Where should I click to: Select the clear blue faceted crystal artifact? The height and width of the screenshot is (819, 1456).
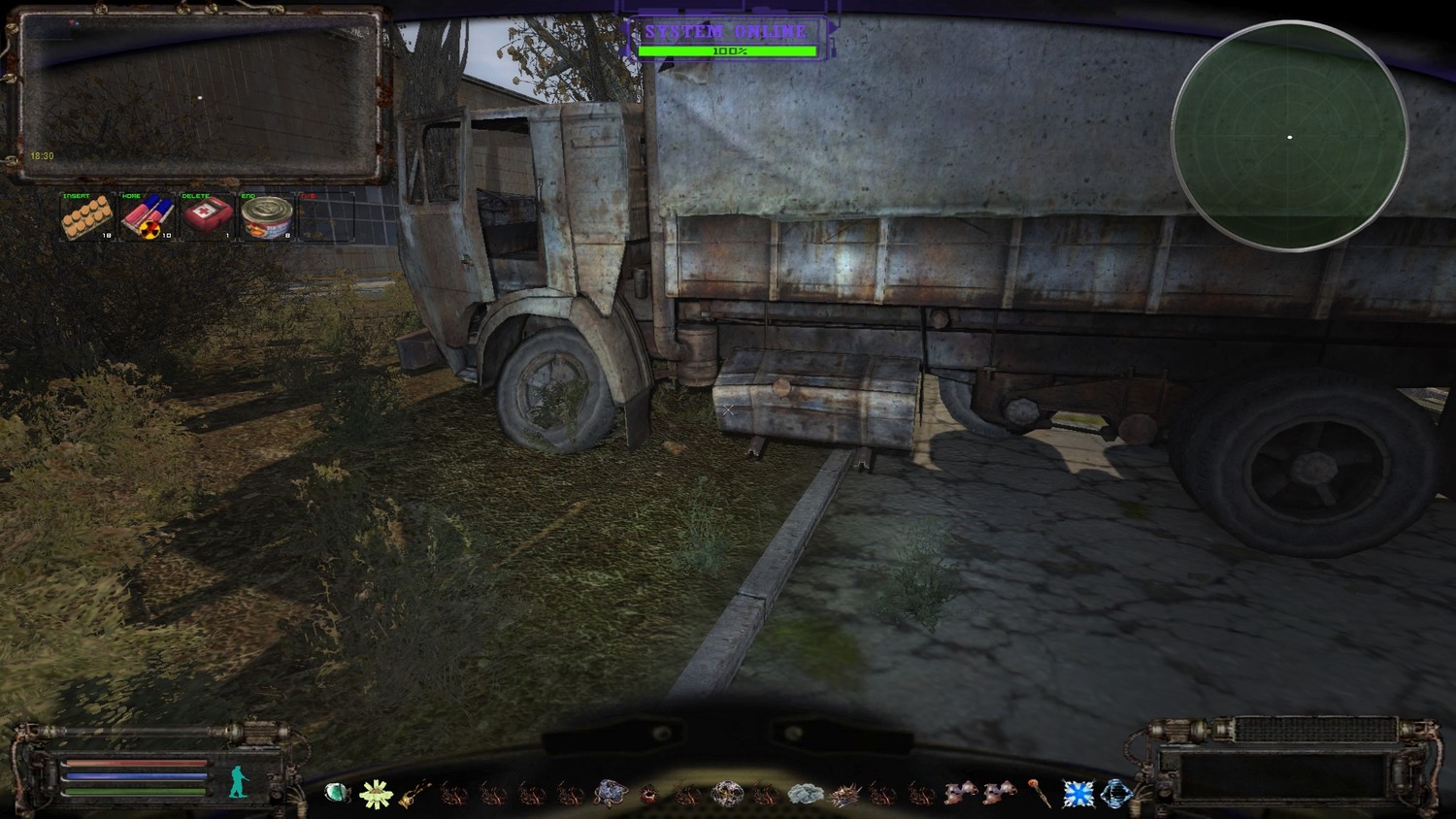(x=1116, y=795)
